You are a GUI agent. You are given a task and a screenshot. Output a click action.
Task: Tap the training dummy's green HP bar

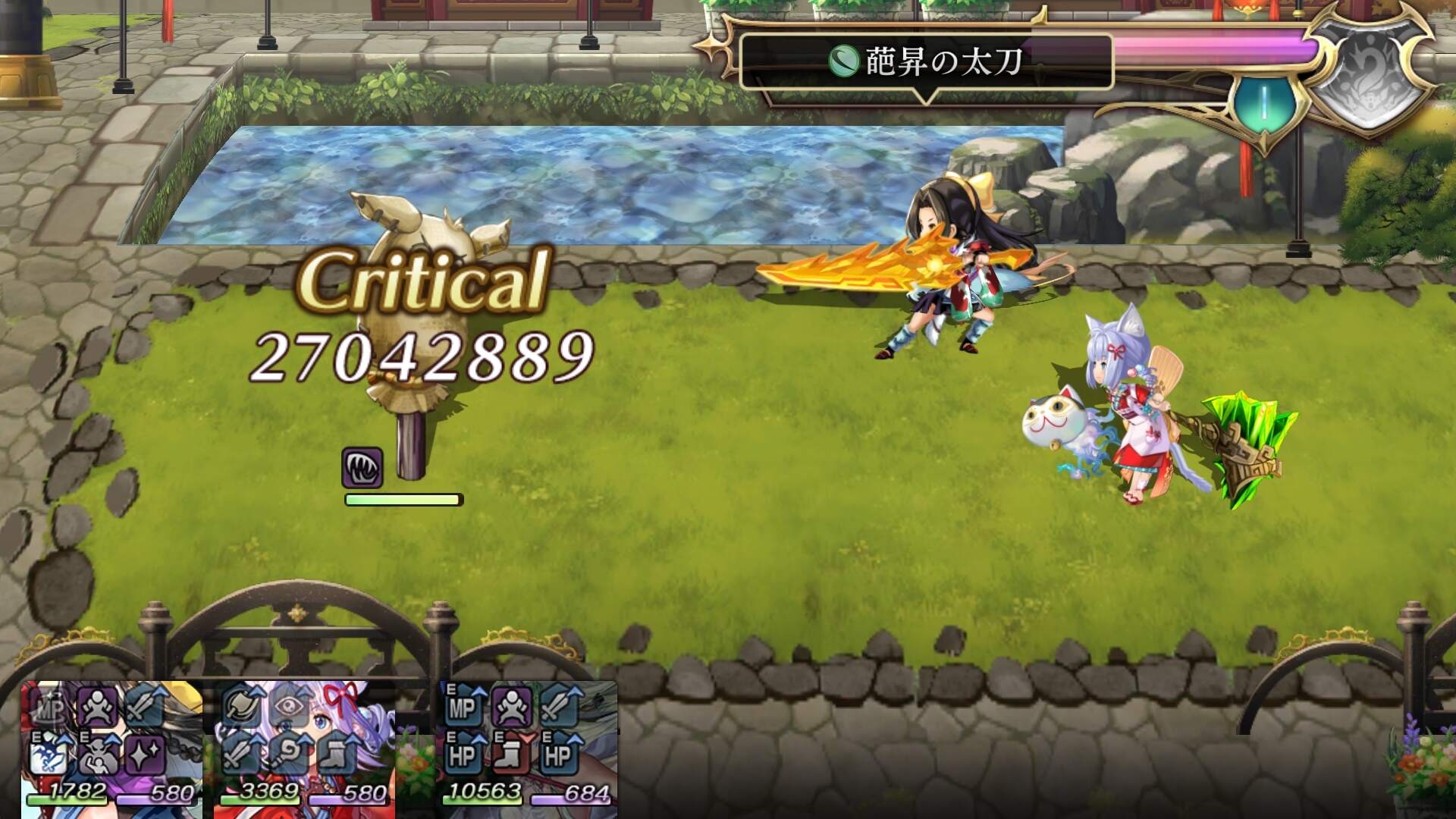pyautogui.click(x=403, y=499)
